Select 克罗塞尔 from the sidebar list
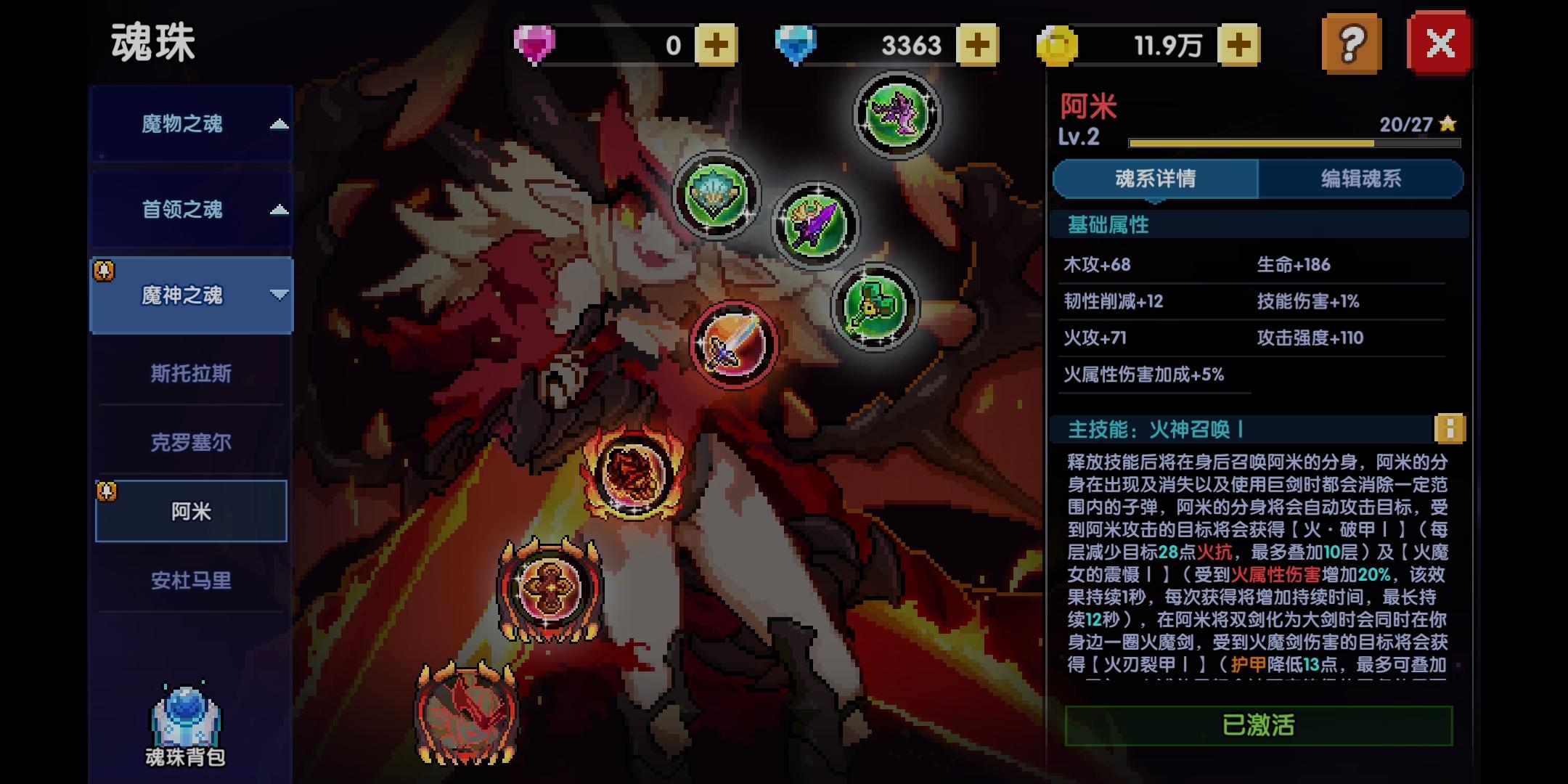Image resolution: width=1568 pixels, height=784 pixels. [191, 441]
